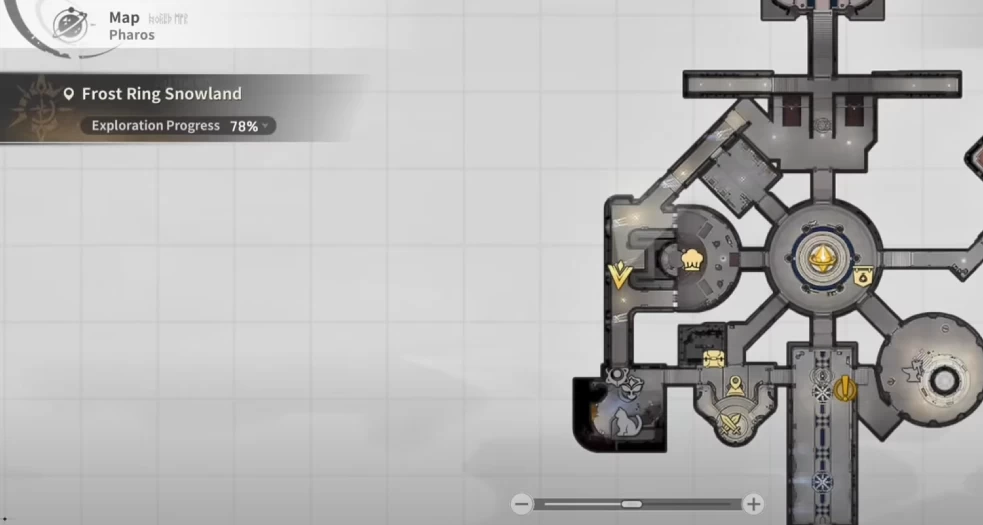The height and width of the screenshot is (525, 983).
Task: Click the map zoom-in plus button
Action: 754,504
